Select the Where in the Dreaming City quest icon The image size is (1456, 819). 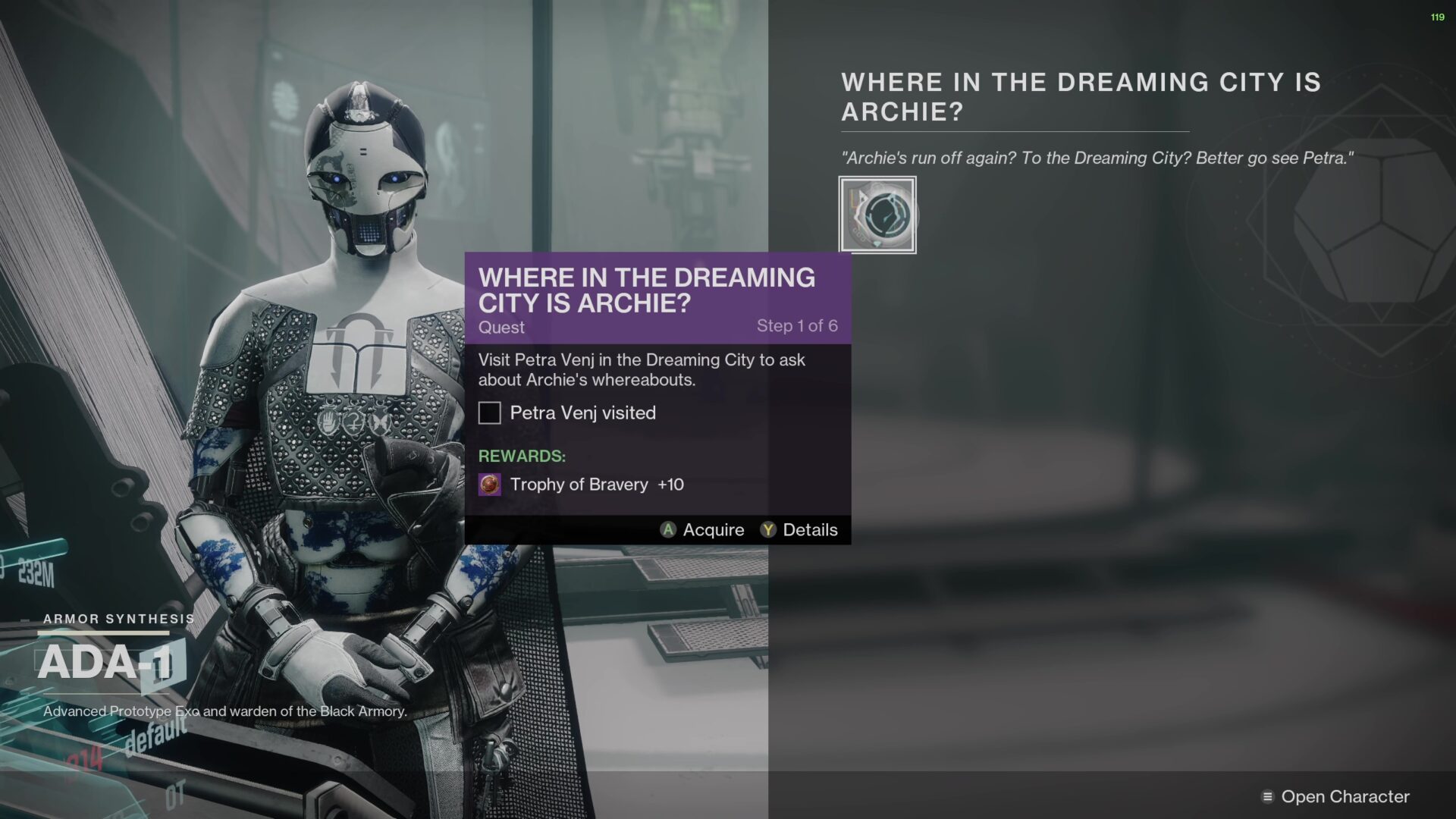tap(877, 213)
